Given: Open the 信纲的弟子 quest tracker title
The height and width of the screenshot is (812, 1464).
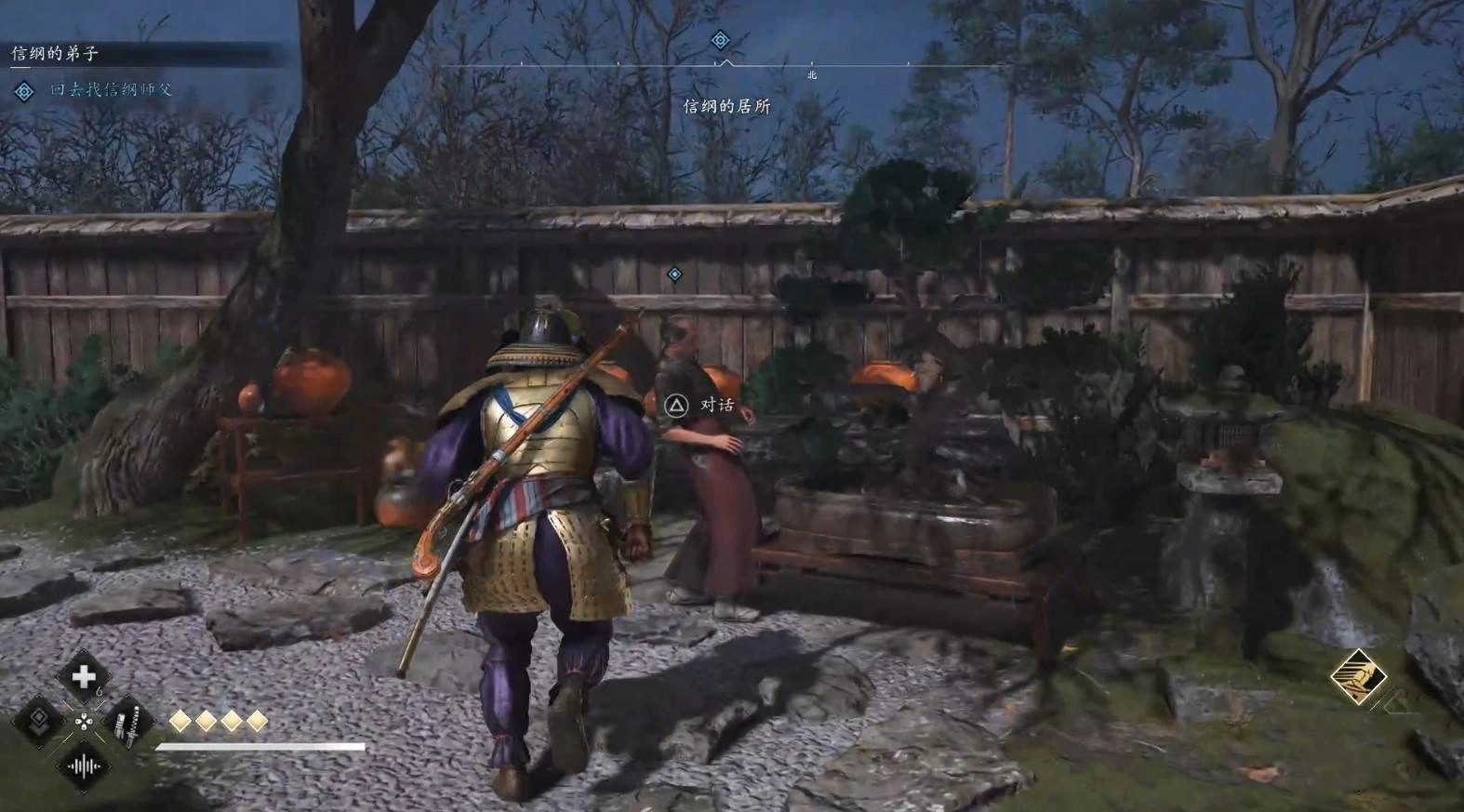Looking at the screenshot, I should (x=55, y=54).
